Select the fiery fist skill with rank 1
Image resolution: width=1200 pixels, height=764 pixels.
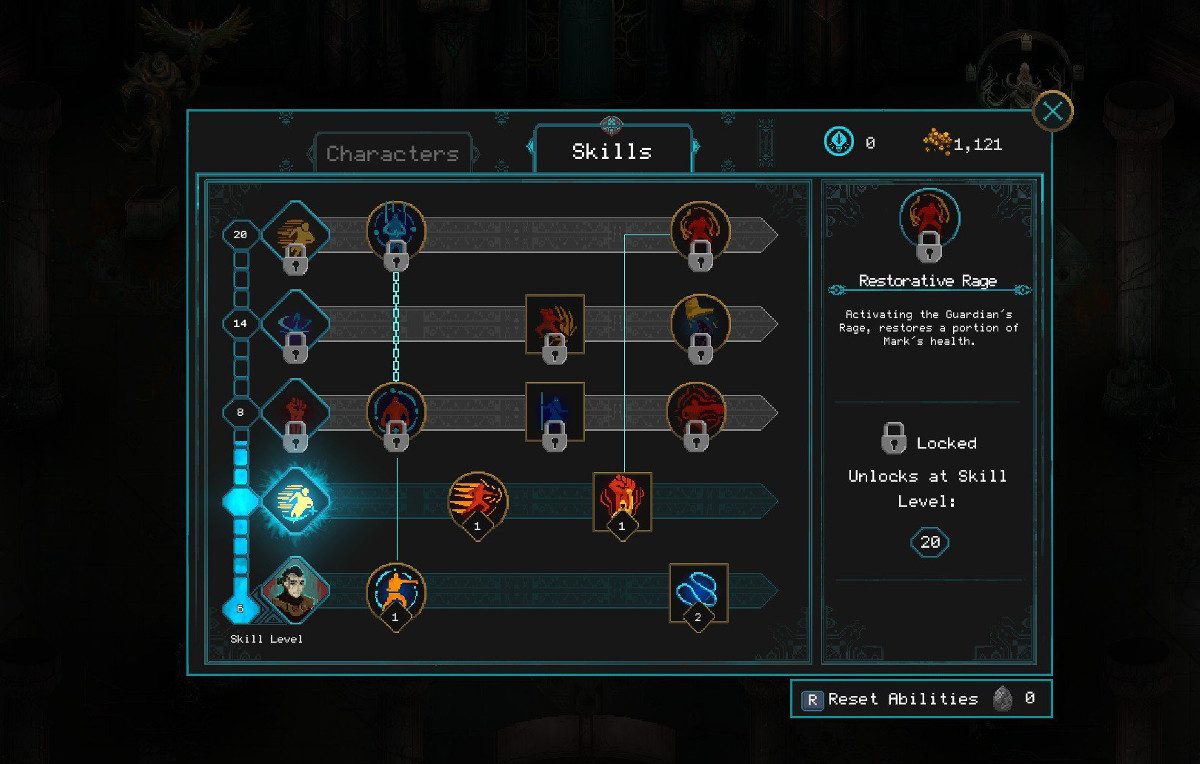(x=622, y=500)
